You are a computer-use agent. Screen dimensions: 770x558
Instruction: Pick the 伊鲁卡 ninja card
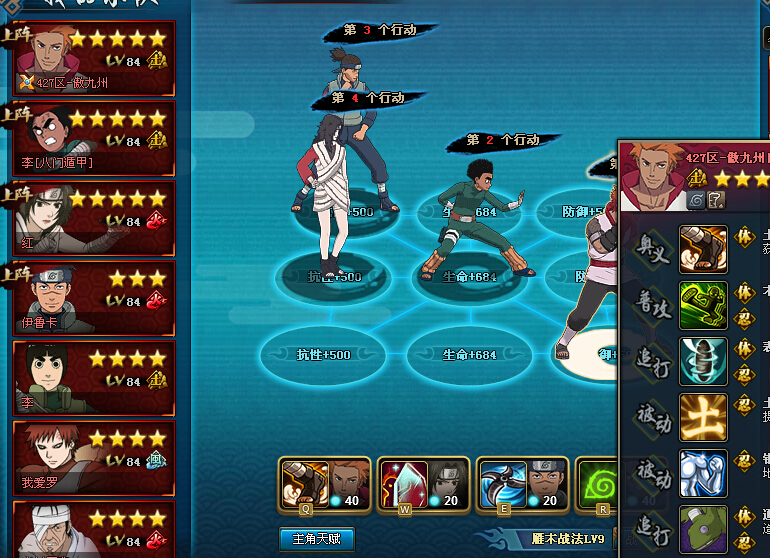pos(94,297)
